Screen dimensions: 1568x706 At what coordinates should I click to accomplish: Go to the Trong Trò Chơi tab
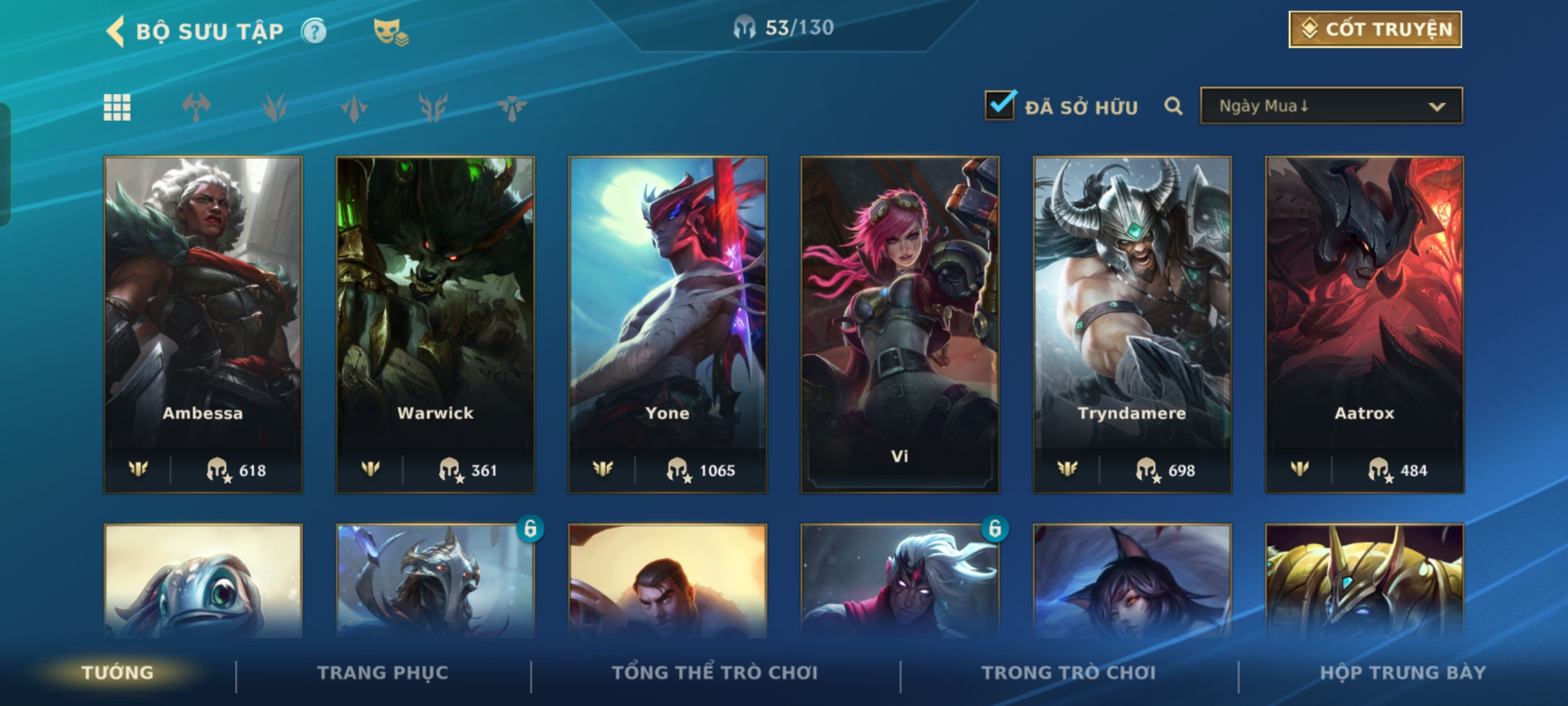1069,673
